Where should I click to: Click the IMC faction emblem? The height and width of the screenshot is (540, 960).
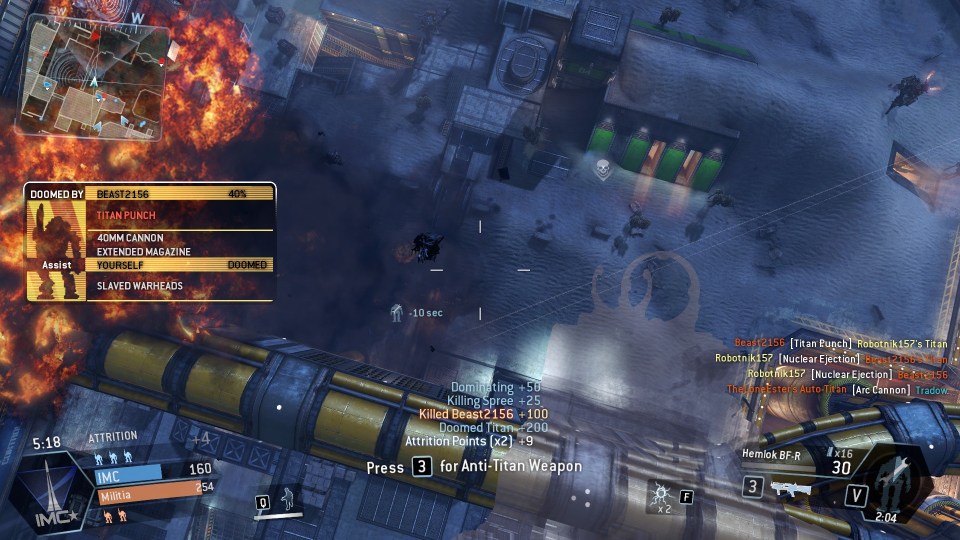tap(43, 490)
